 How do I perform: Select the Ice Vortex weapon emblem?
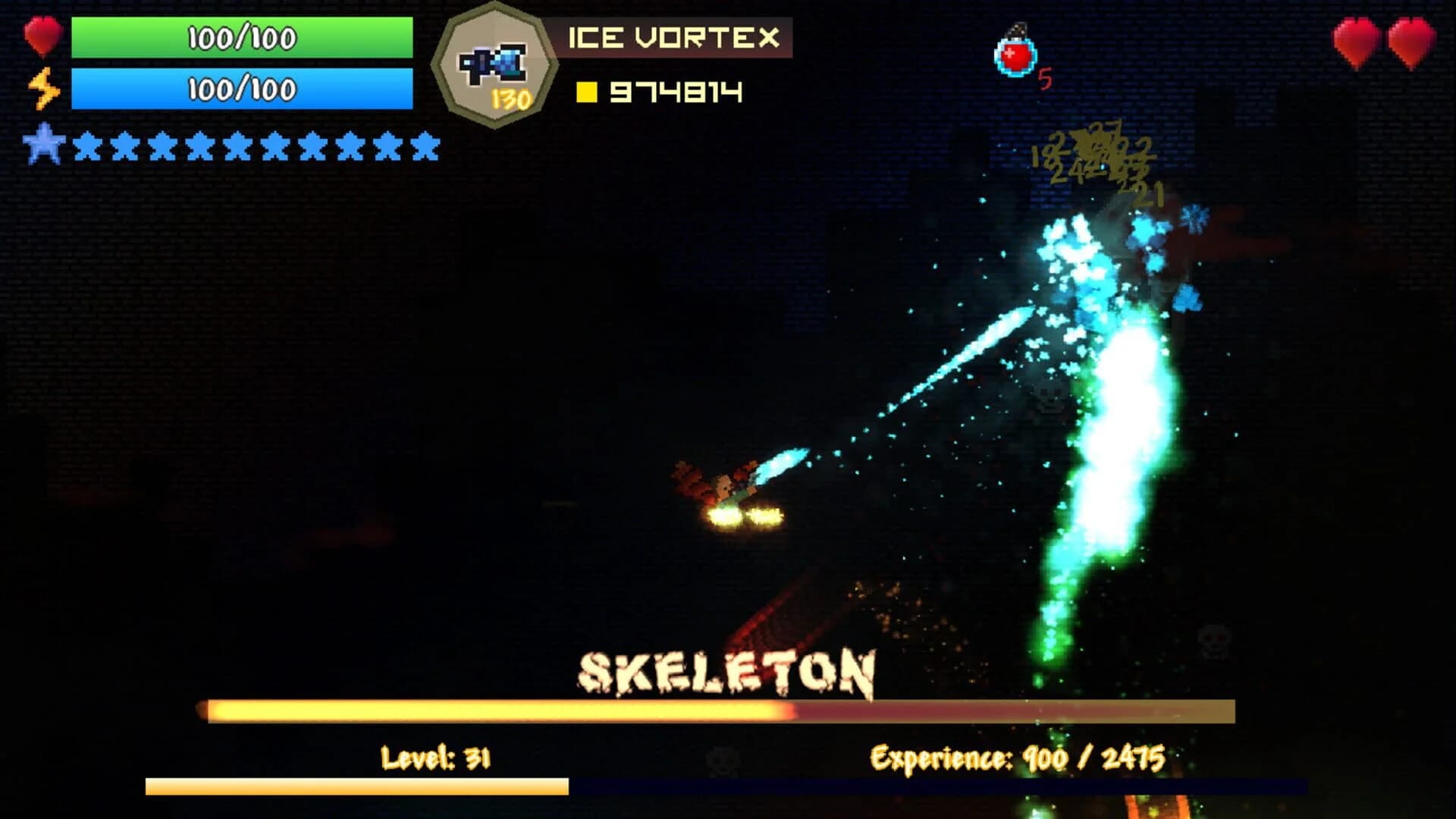[x=494, y=61]
